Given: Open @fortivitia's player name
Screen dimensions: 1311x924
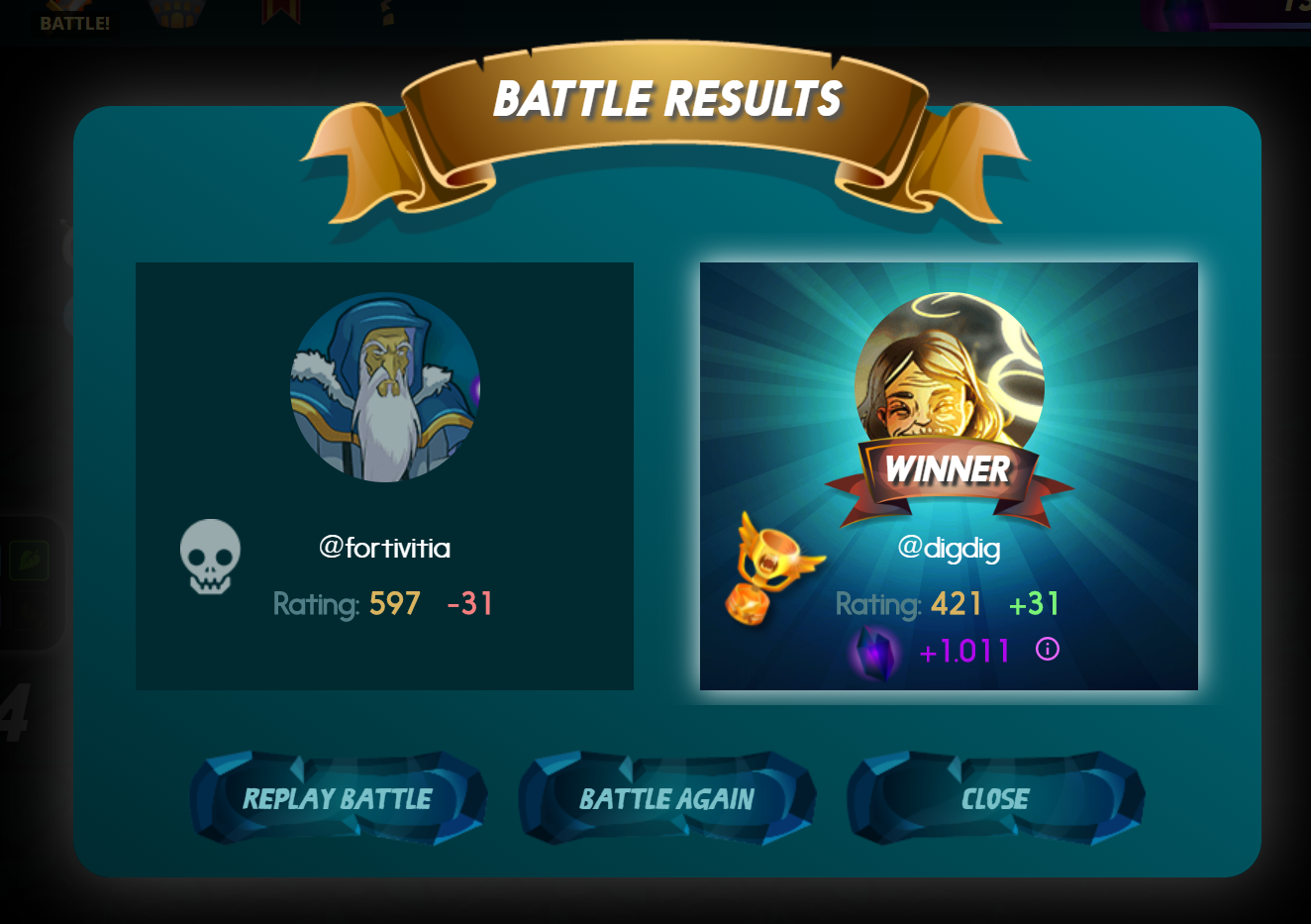Looking at the screenshot, I should [x=384, y=548].
